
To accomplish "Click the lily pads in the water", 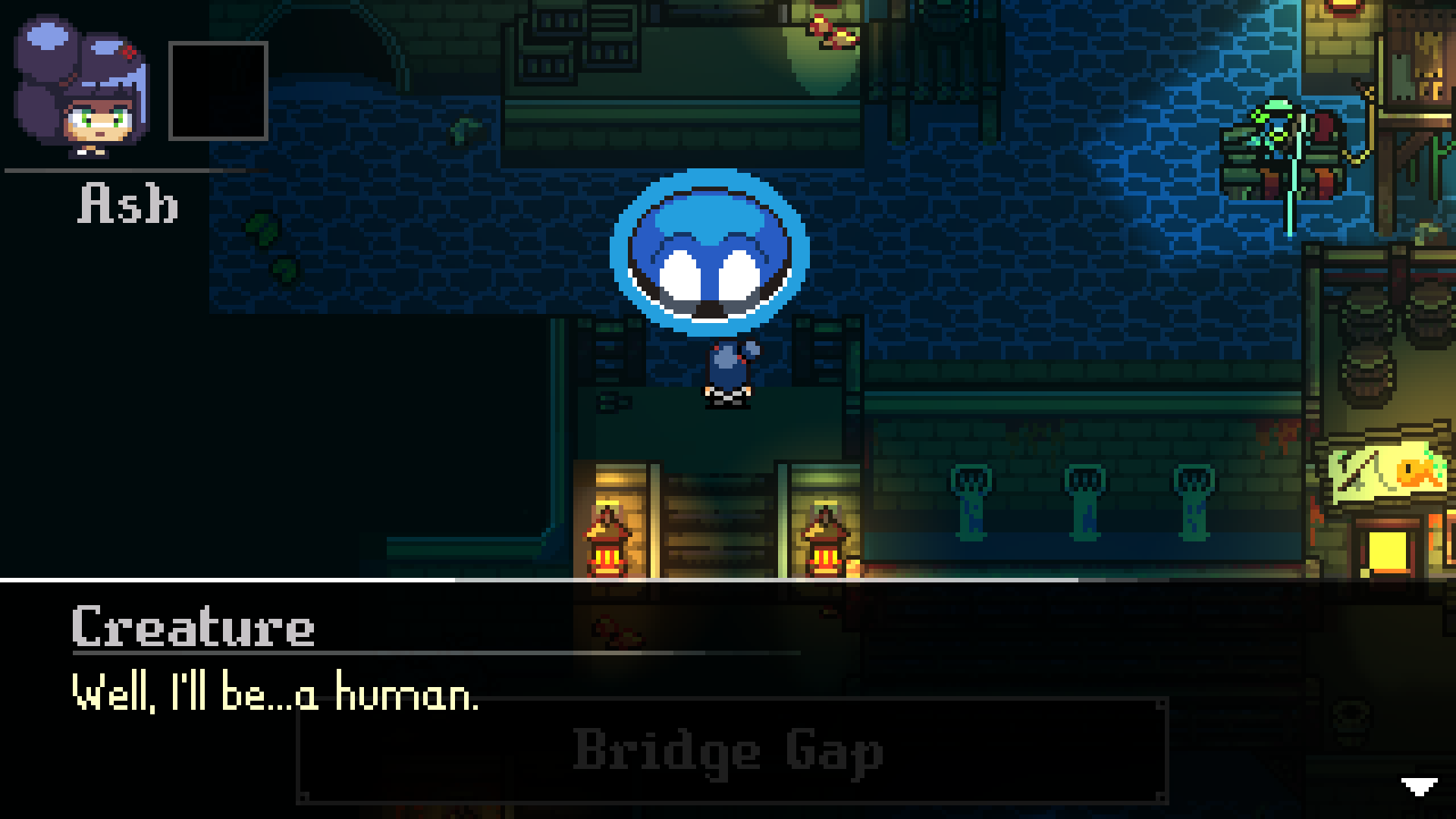I will coord(269,243).
